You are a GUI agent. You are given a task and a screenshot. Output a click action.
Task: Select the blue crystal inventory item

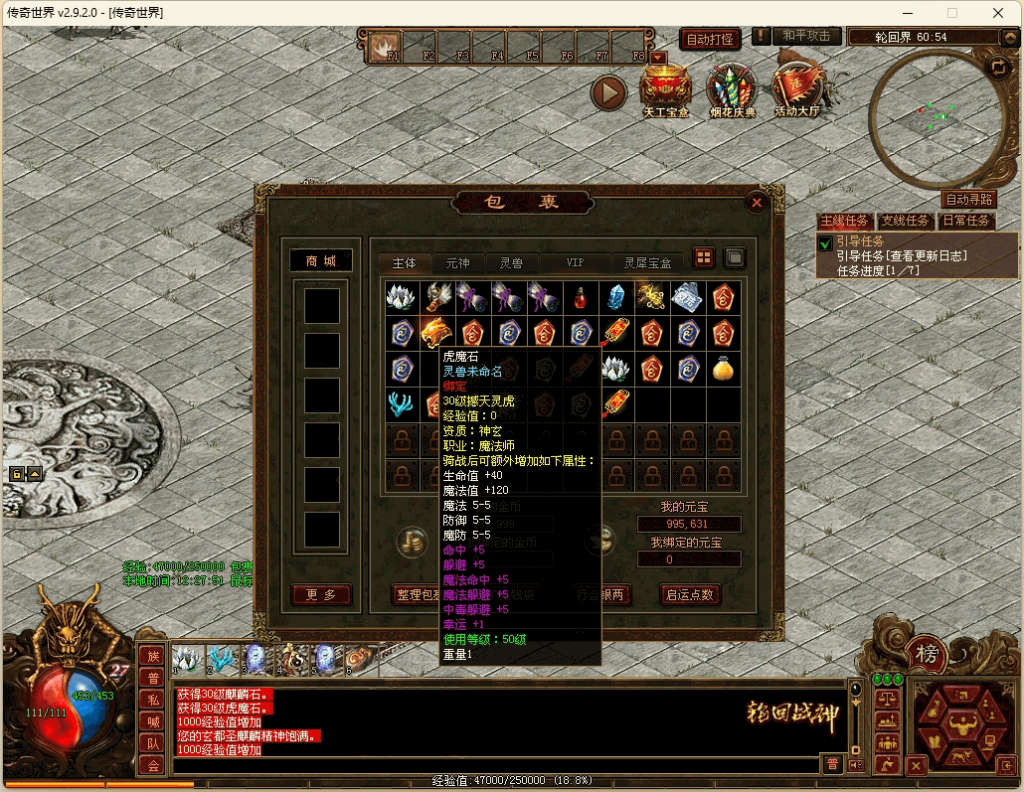coord(615,296)
